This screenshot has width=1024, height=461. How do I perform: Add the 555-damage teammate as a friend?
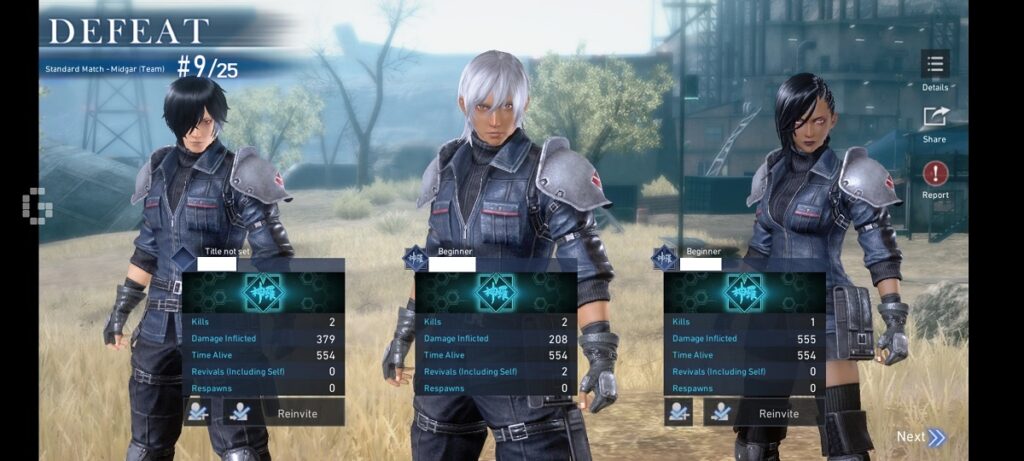click(x=680, y=412)
